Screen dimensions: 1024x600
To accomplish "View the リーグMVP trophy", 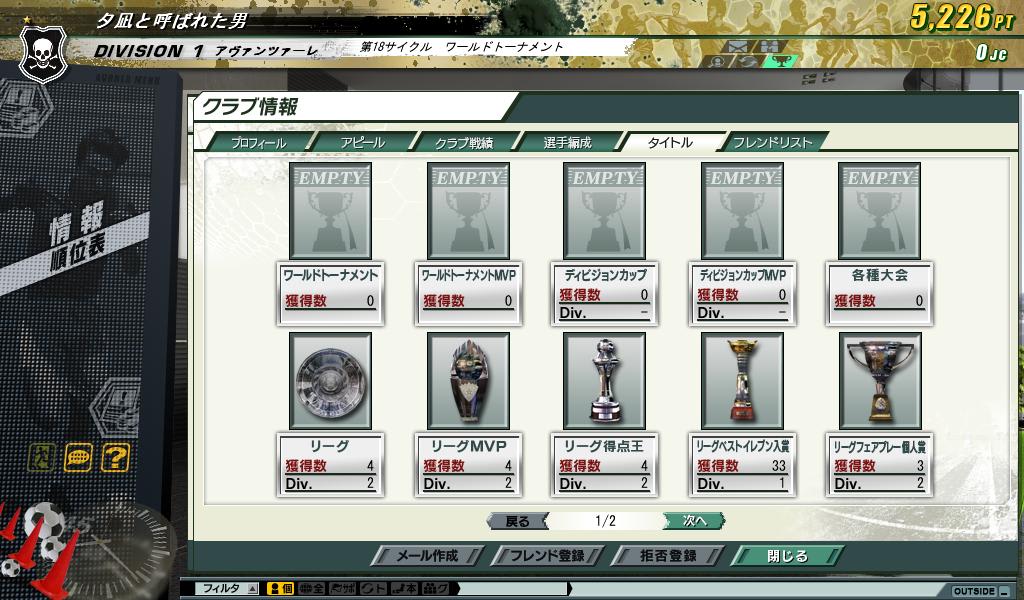I will tap(468, 381).
